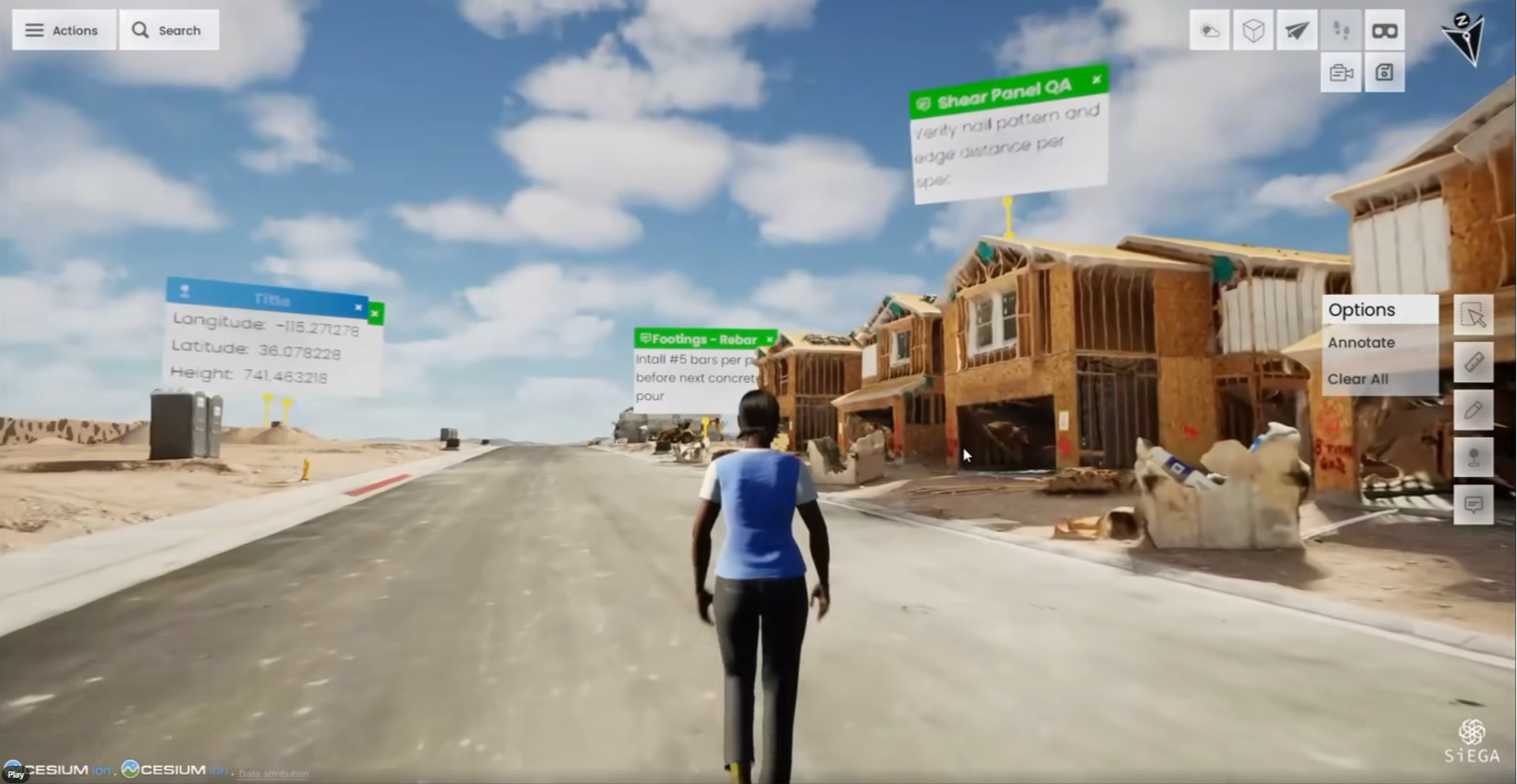Open the Actions hamburger menu
Viewport: 1517px width, 784px height.
pyautogui.click(x=63, y=29)
